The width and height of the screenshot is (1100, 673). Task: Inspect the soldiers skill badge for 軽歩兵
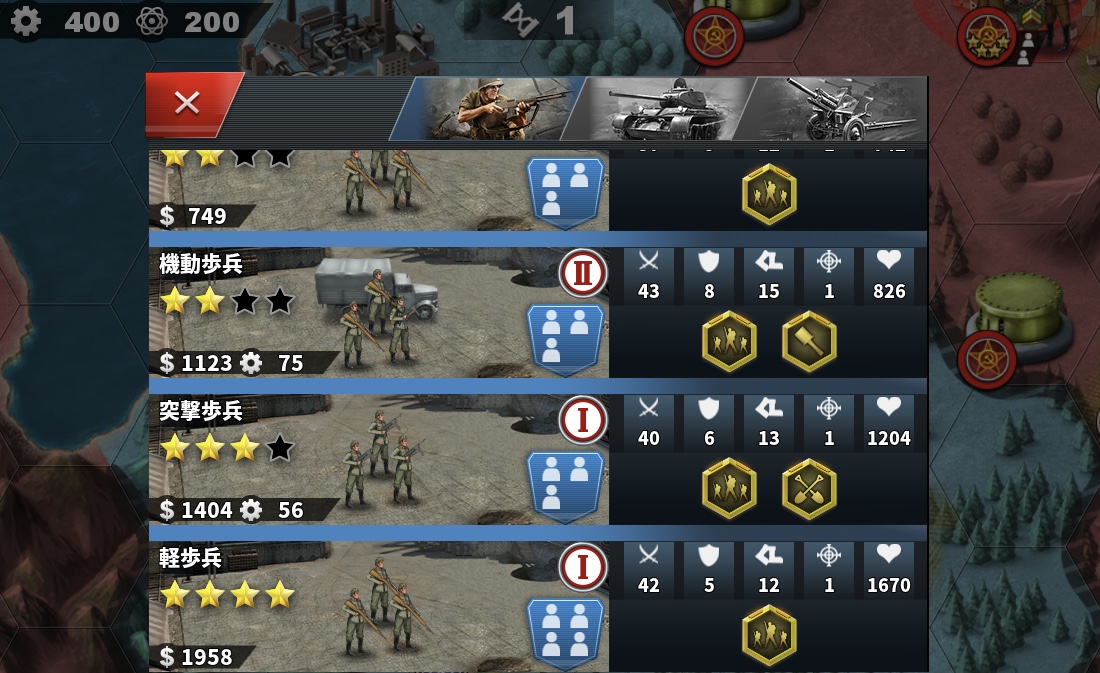[x=769, y=635]
